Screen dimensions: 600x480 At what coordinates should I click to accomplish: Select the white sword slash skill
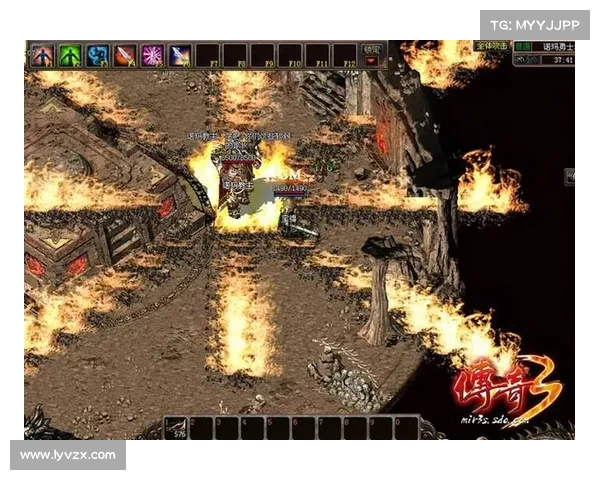[x=180, y=55]
